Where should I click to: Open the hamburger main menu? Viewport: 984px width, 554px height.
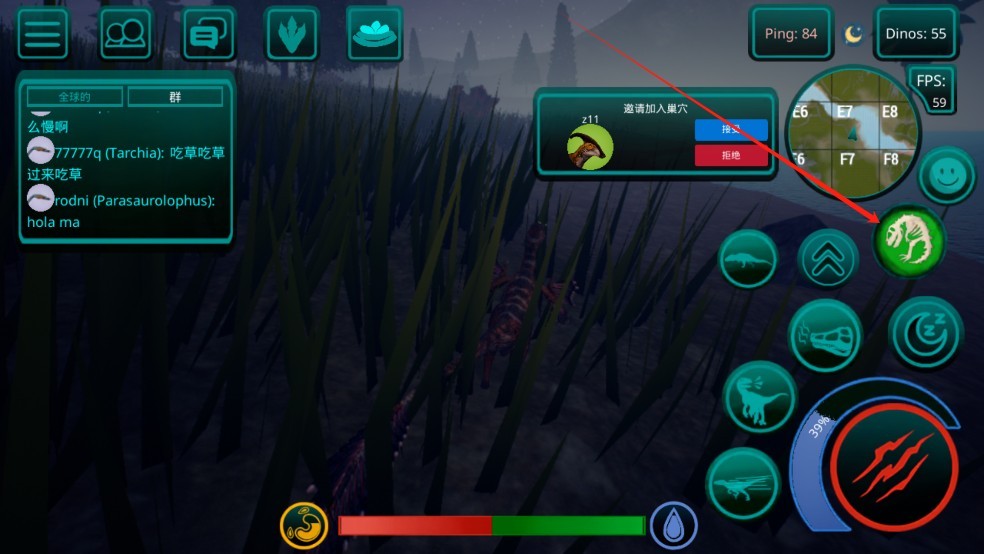click(43, 34)
